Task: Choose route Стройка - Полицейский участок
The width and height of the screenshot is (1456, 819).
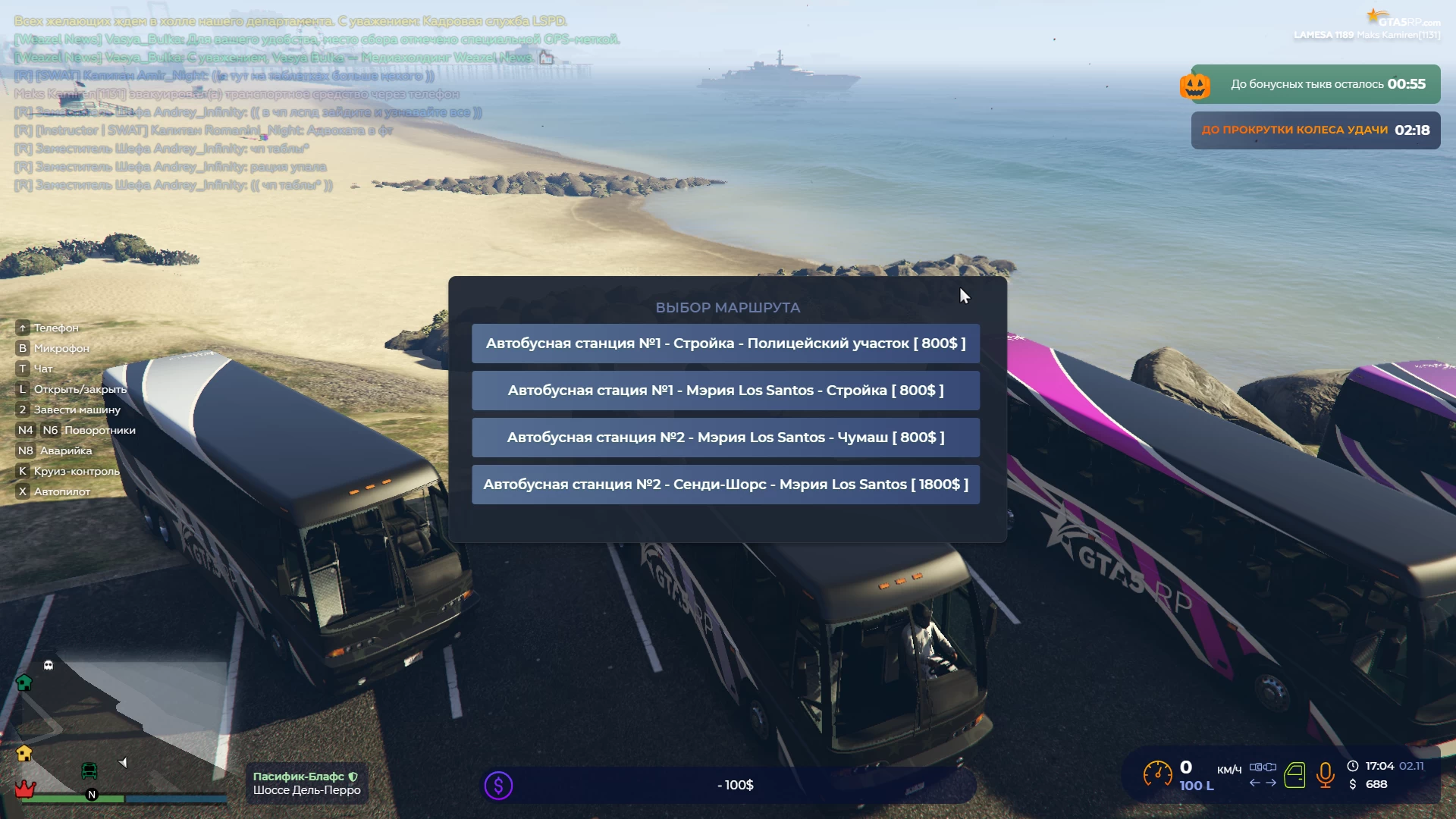Action: tap(725, 344)
